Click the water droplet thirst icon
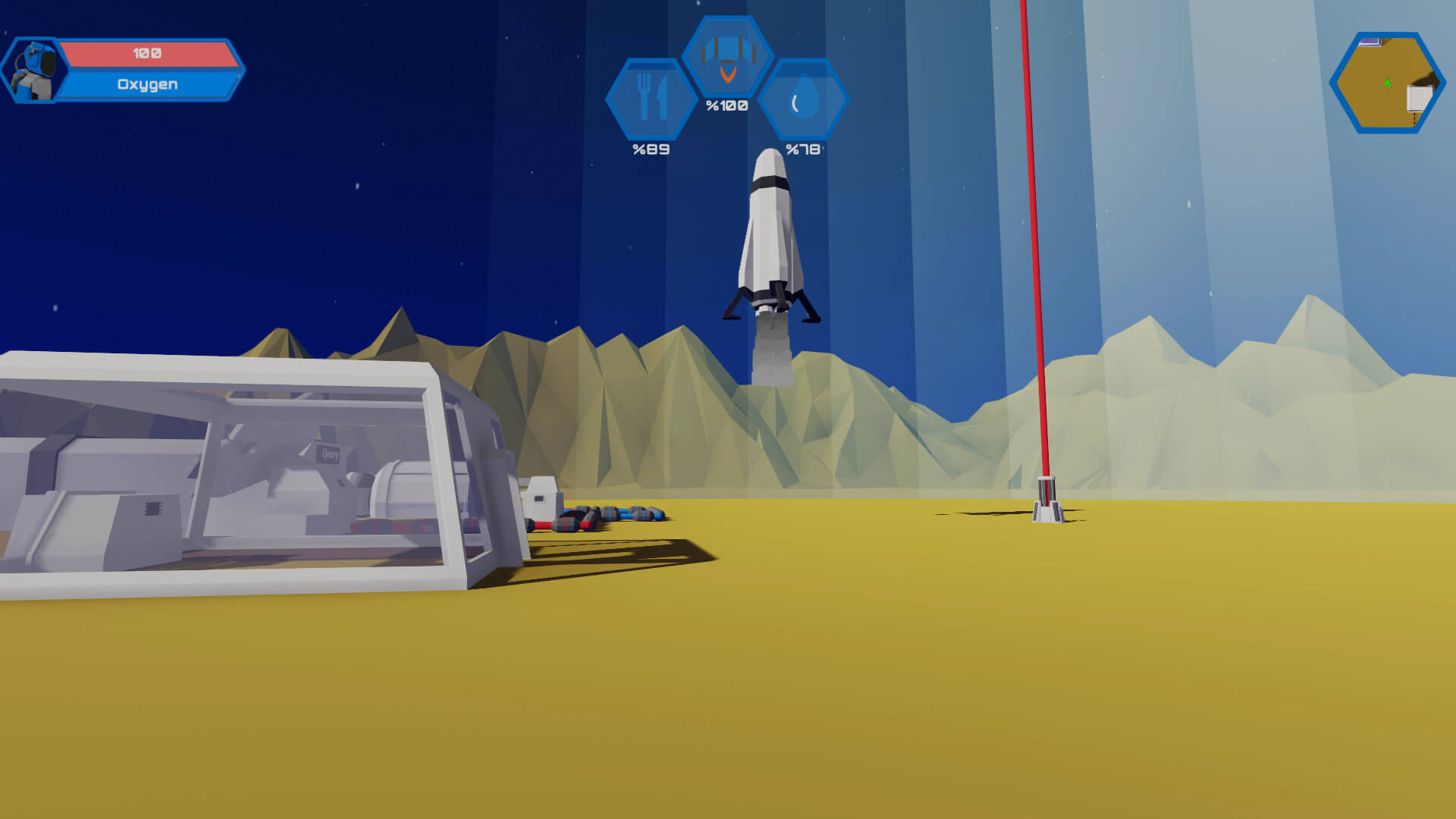 (x=804, y=100)
